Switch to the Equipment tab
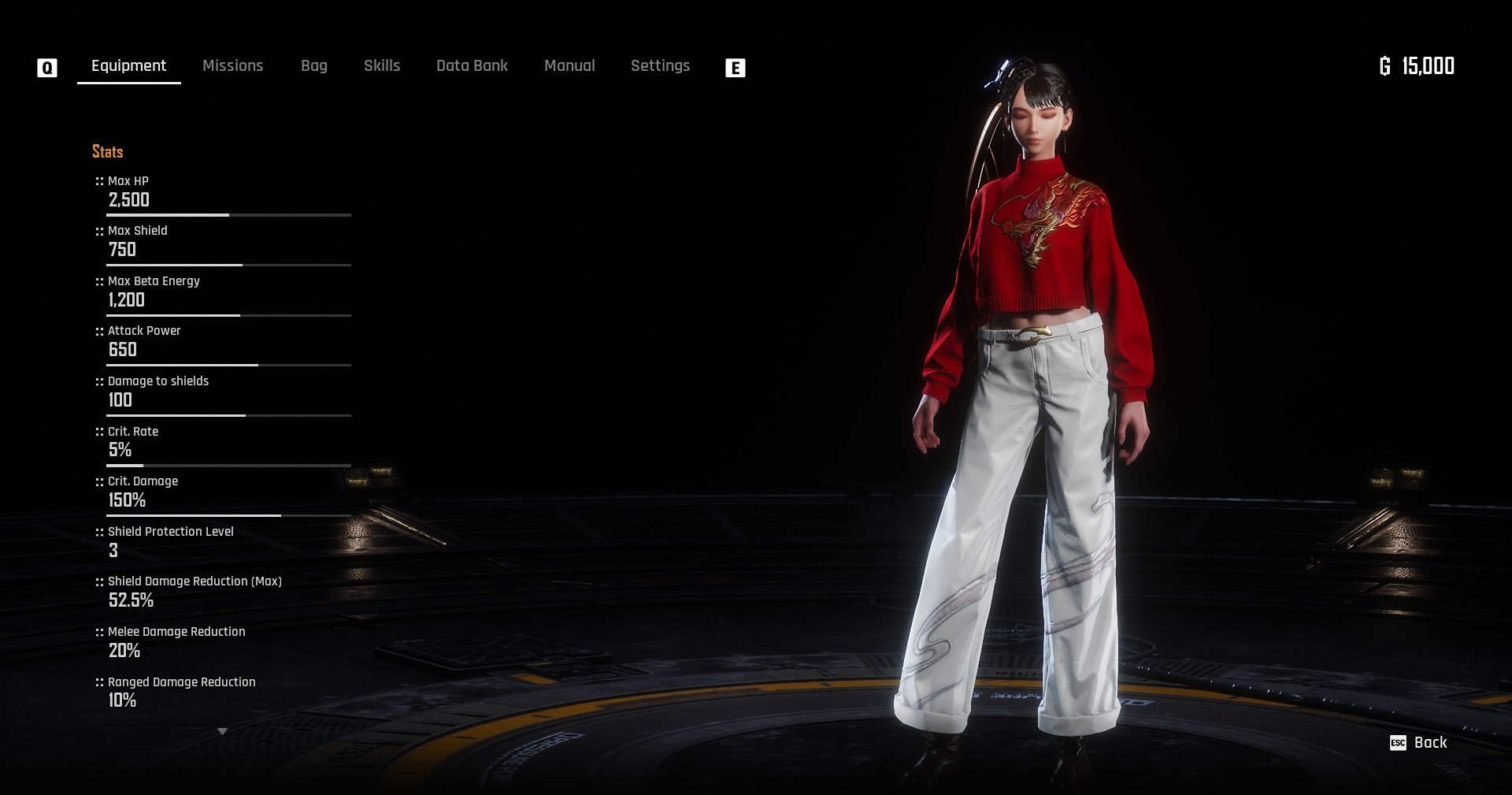 [x=128, y=66]
